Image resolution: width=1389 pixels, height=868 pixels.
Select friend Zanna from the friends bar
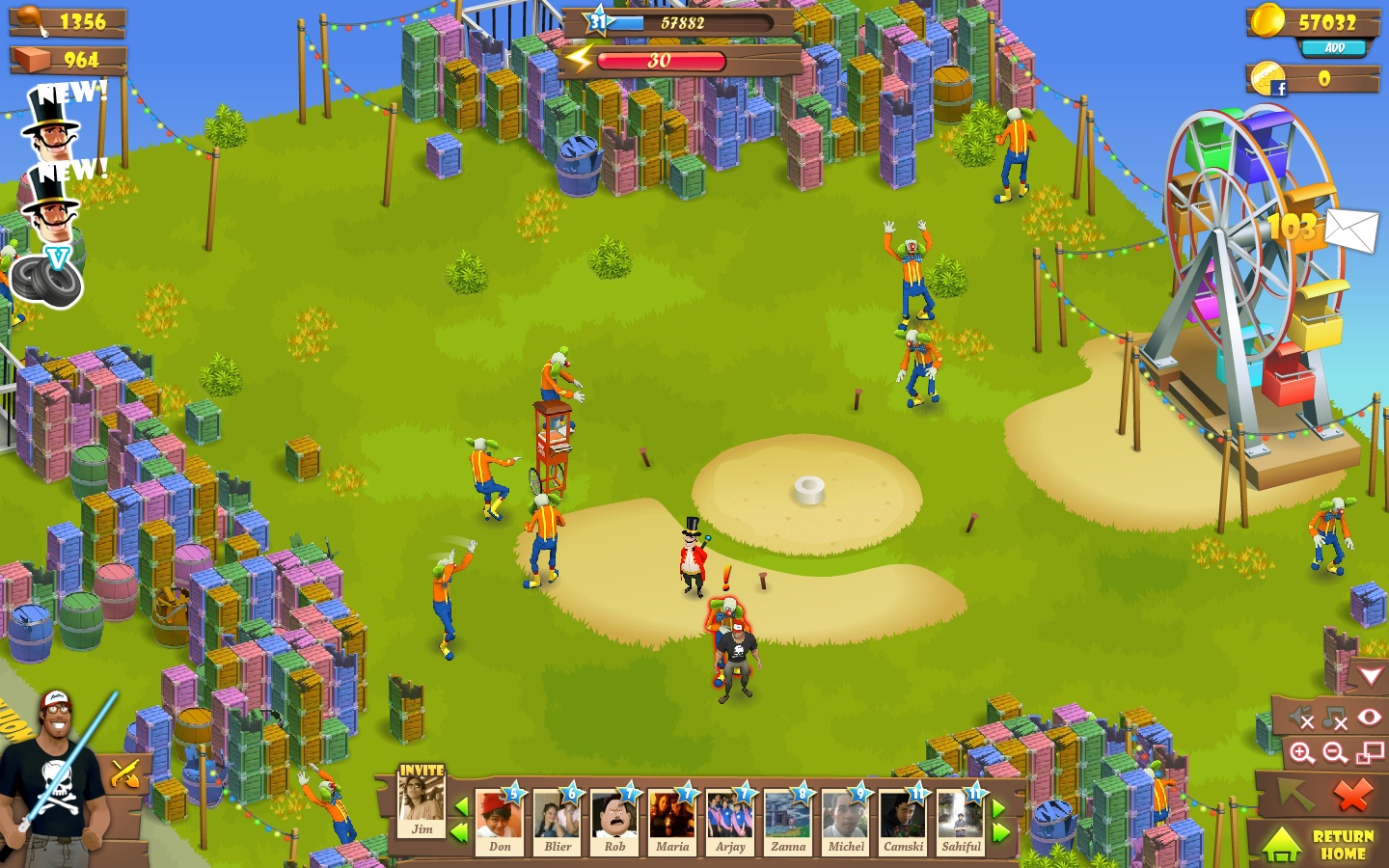(787, 822)
